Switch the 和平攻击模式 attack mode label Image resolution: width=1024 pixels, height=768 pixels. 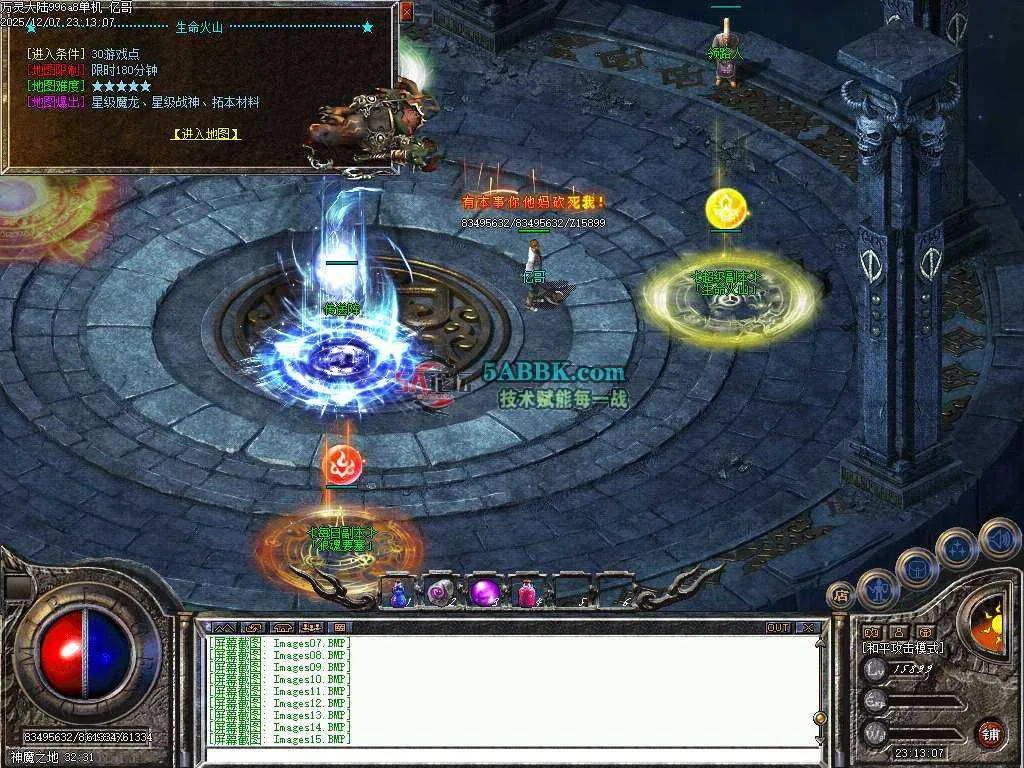[903, 648]
